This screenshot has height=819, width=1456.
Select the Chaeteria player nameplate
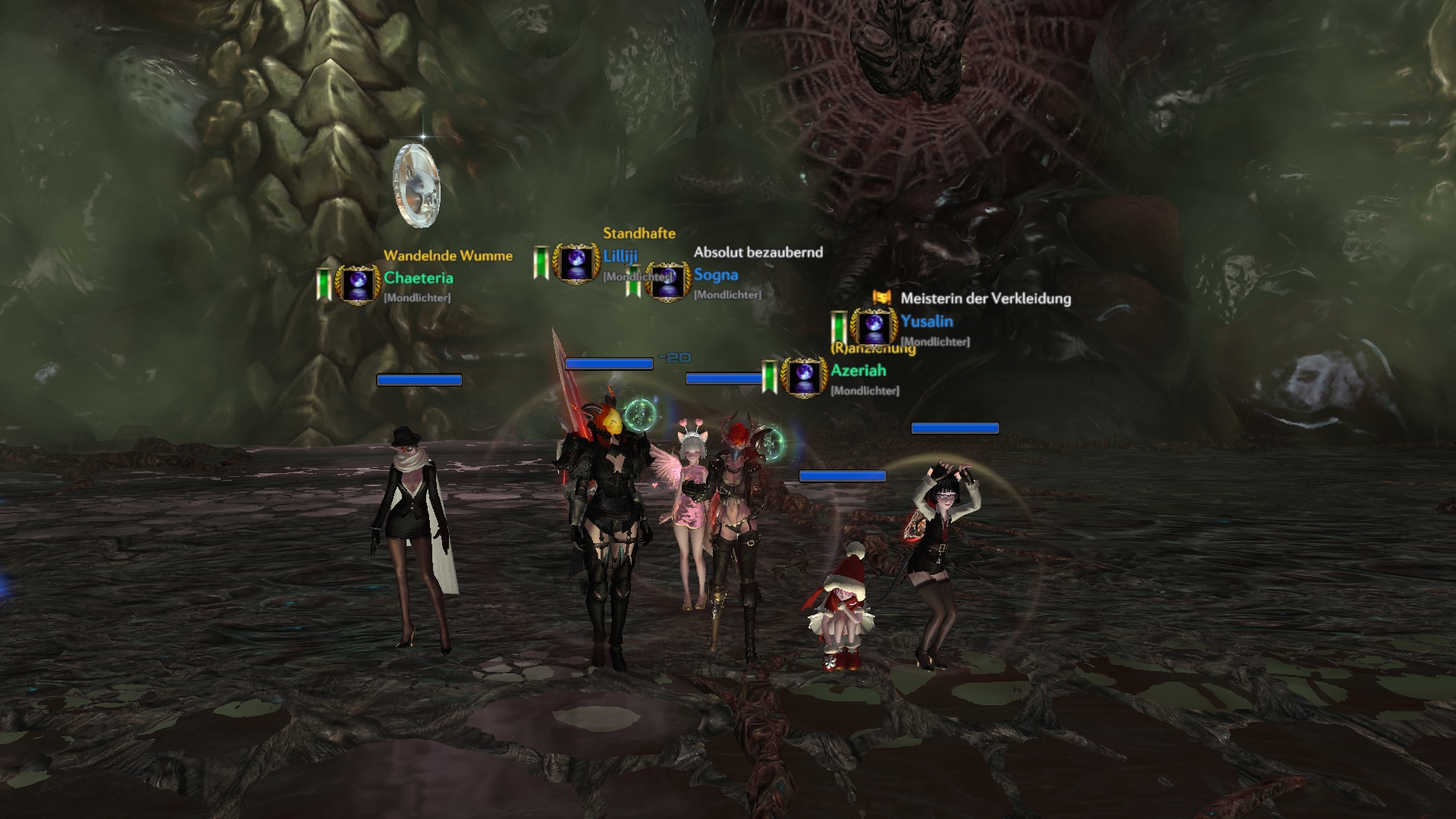tap(418, 278)
